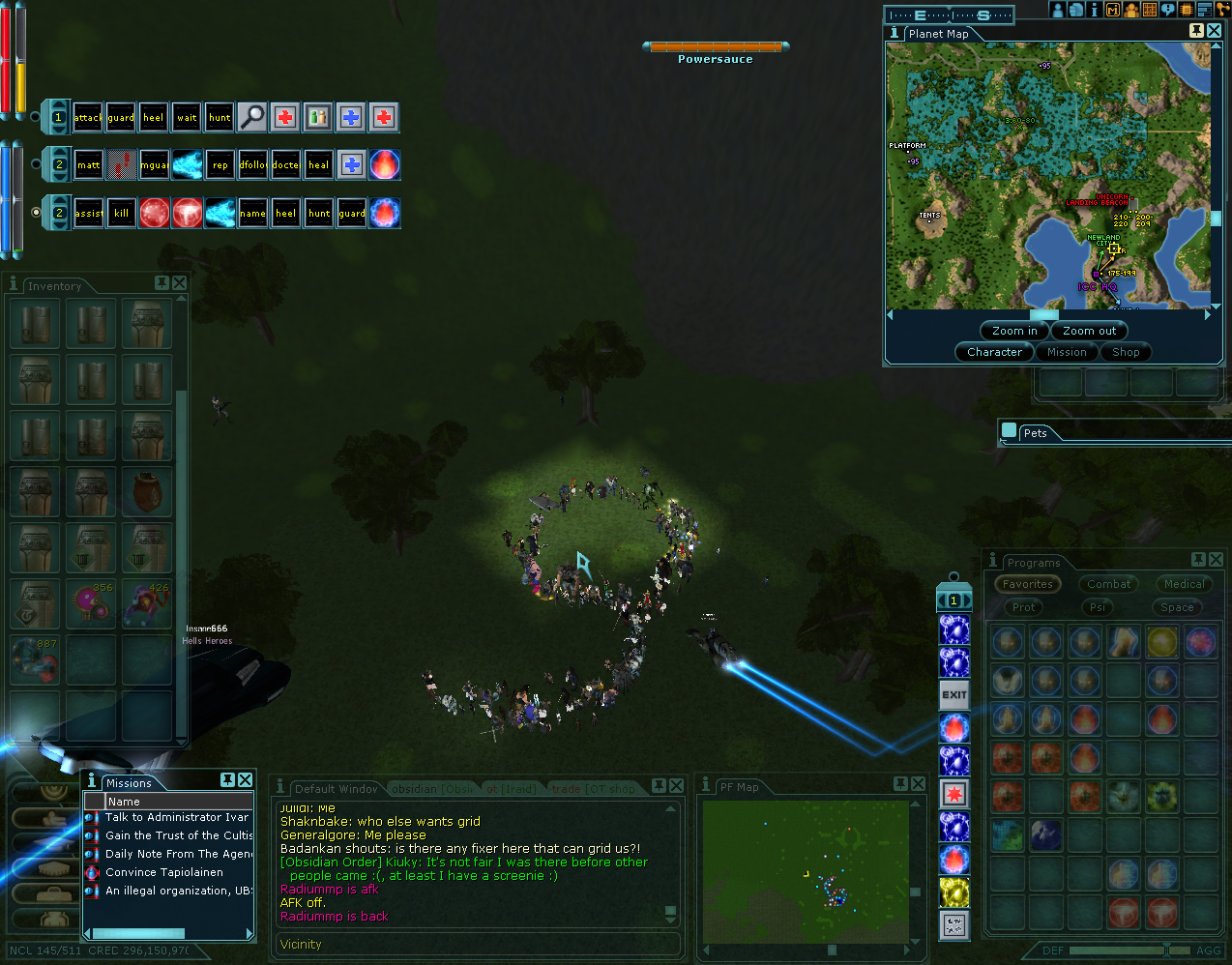The image size is (1232, 965).
Task: Switch to the trade chat tab
Action: point(567,789)
